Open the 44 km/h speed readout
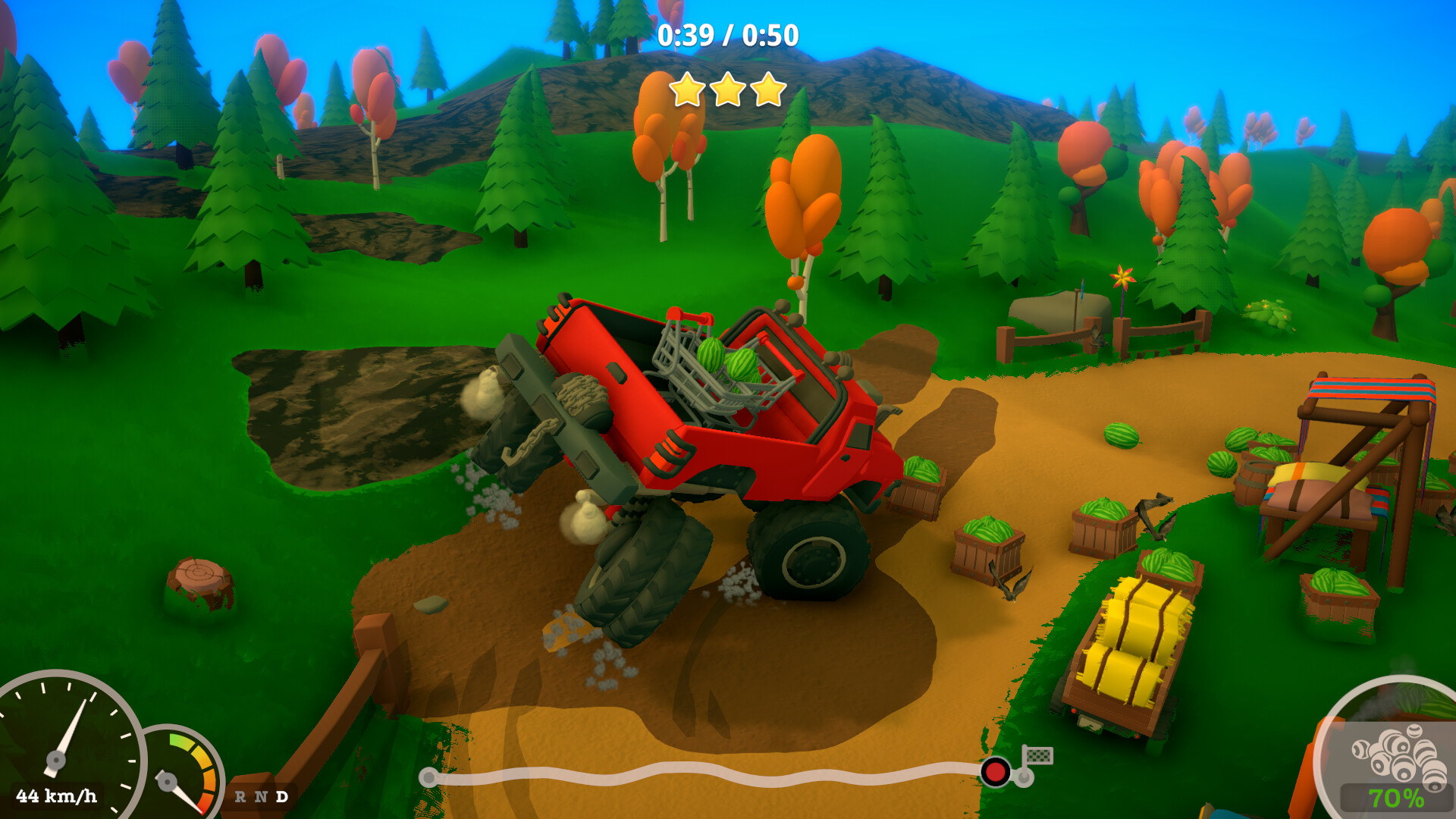The height and width of the screenshot is (819, 1456). [x=56, y=795]
